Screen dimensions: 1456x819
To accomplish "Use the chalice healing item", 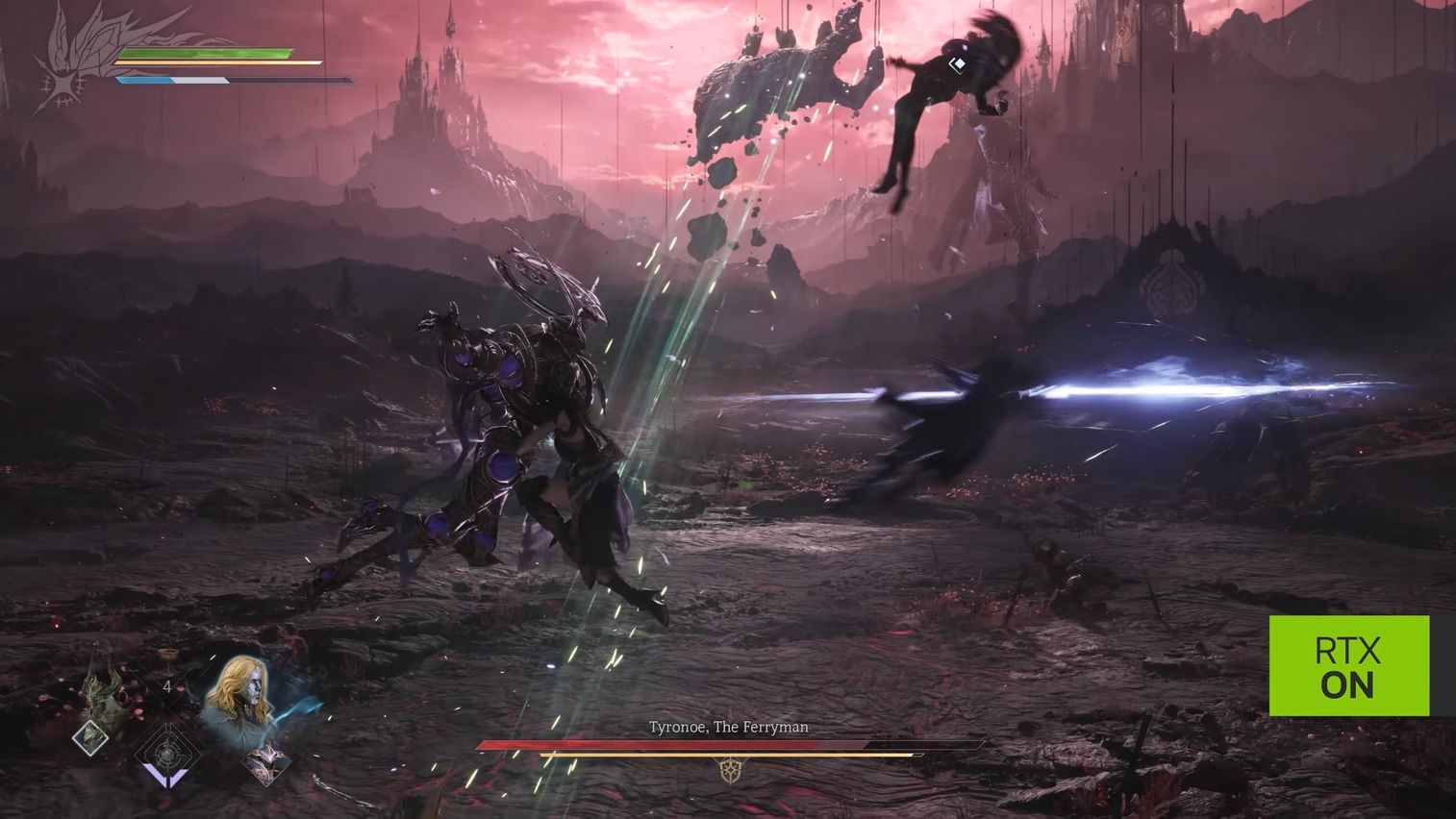I will tap(168, 658).
